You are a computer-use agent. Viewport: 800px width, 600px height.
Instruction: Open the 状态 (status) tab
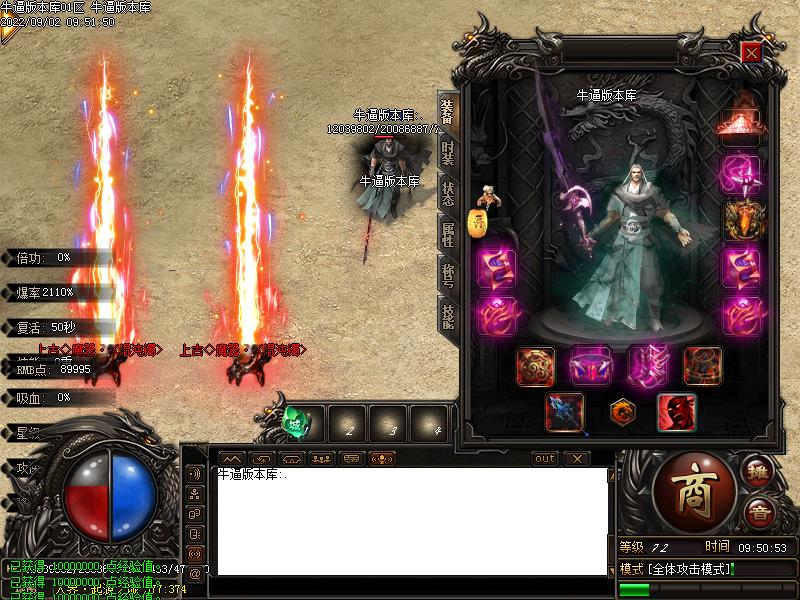(x=447, y=192)
